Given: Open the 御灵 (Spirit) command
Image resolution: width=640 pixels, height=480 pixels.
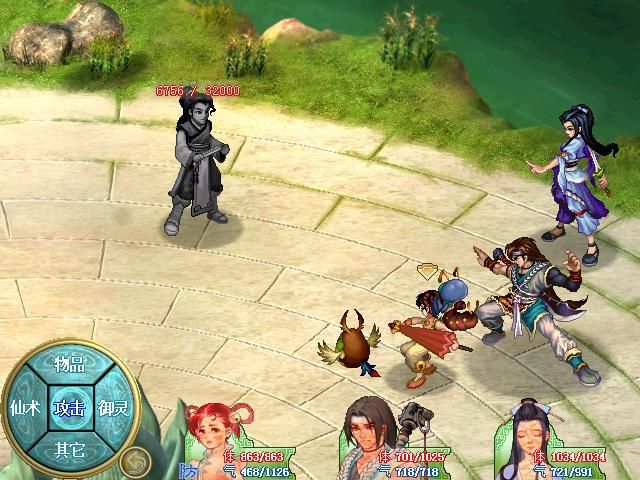Looking at the screenshot, I should coord(113,407).
